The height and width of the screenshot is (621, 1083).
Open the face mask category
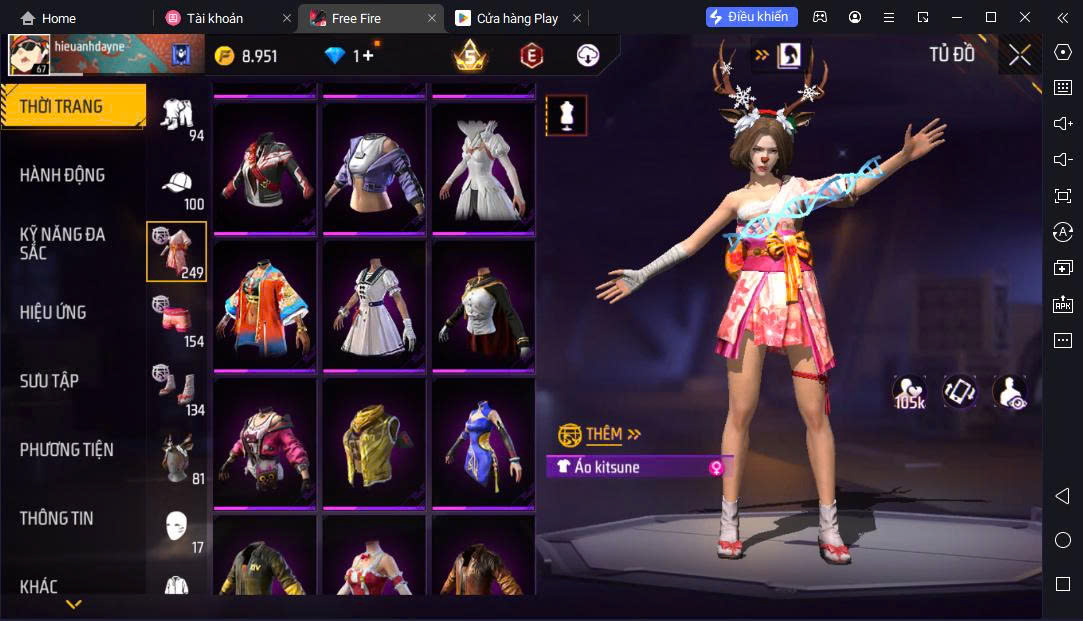click(177, 527)
